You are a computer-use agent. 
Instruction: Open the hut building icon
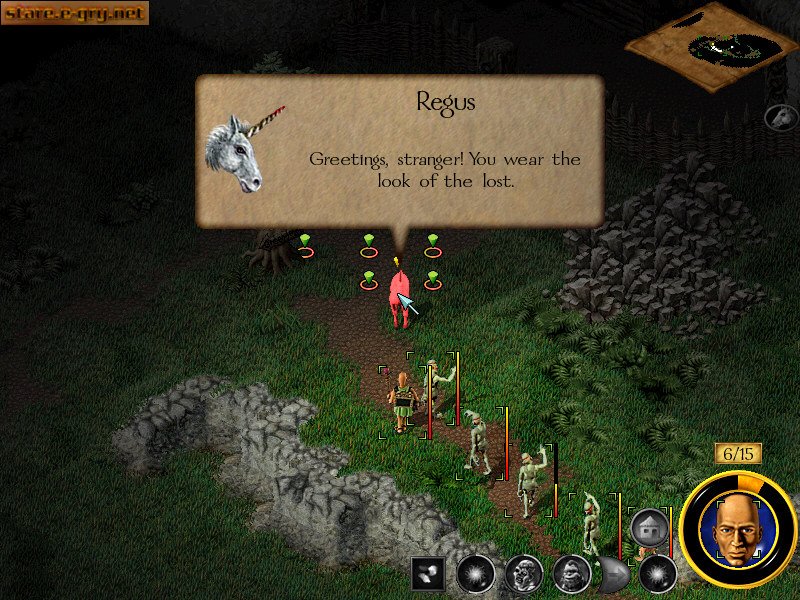pos(649,527)
